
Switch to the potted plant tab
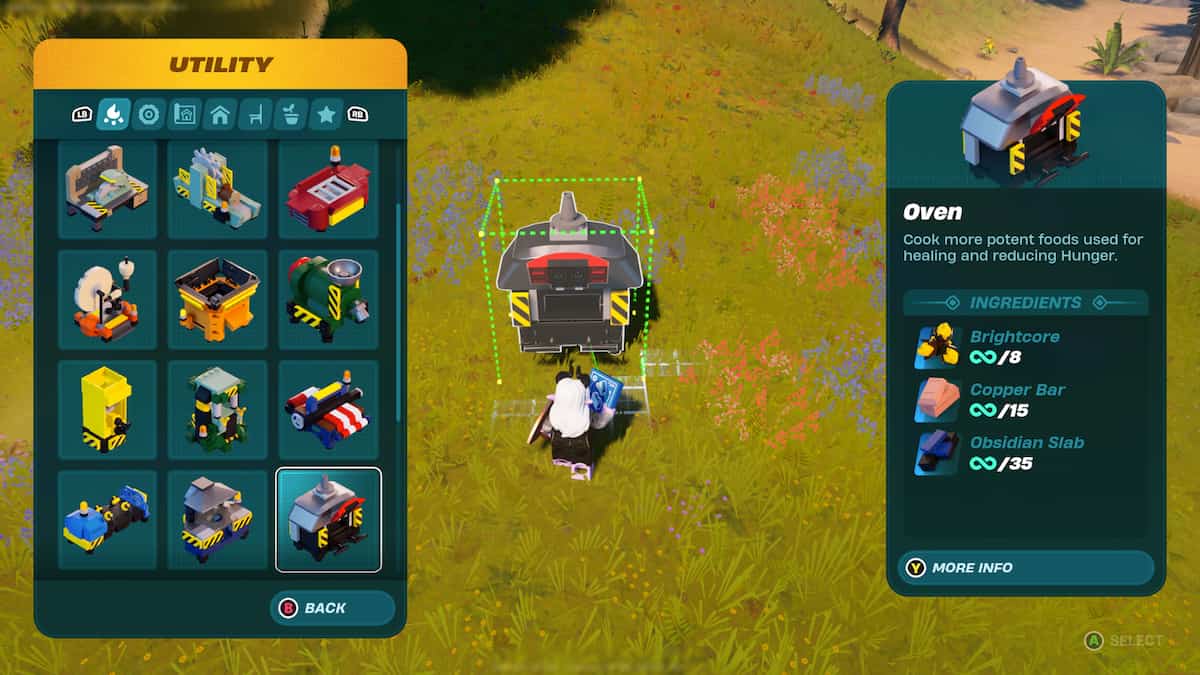[290, 115]
